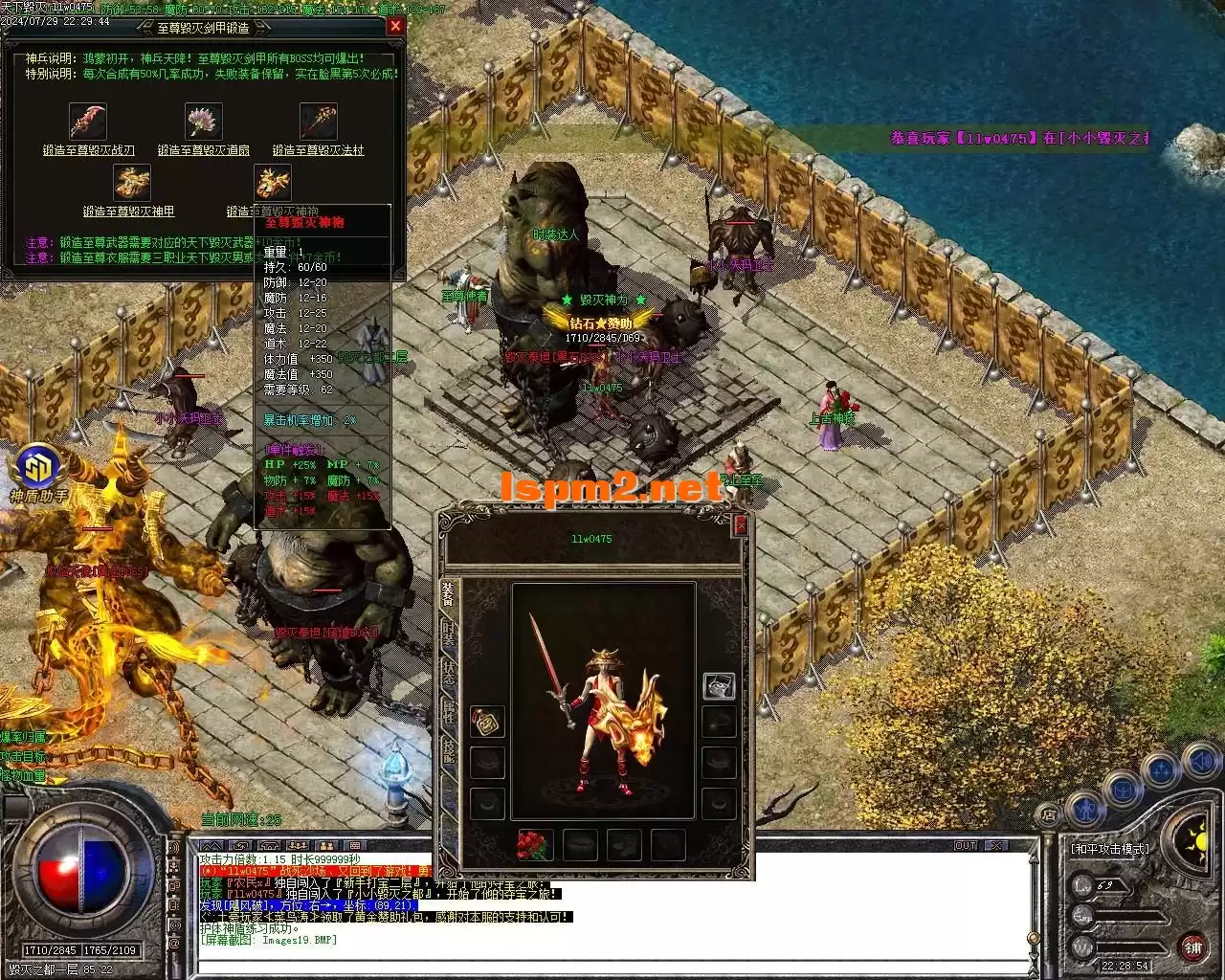
Task: Select the dark staff item icon
Action: 318,122
